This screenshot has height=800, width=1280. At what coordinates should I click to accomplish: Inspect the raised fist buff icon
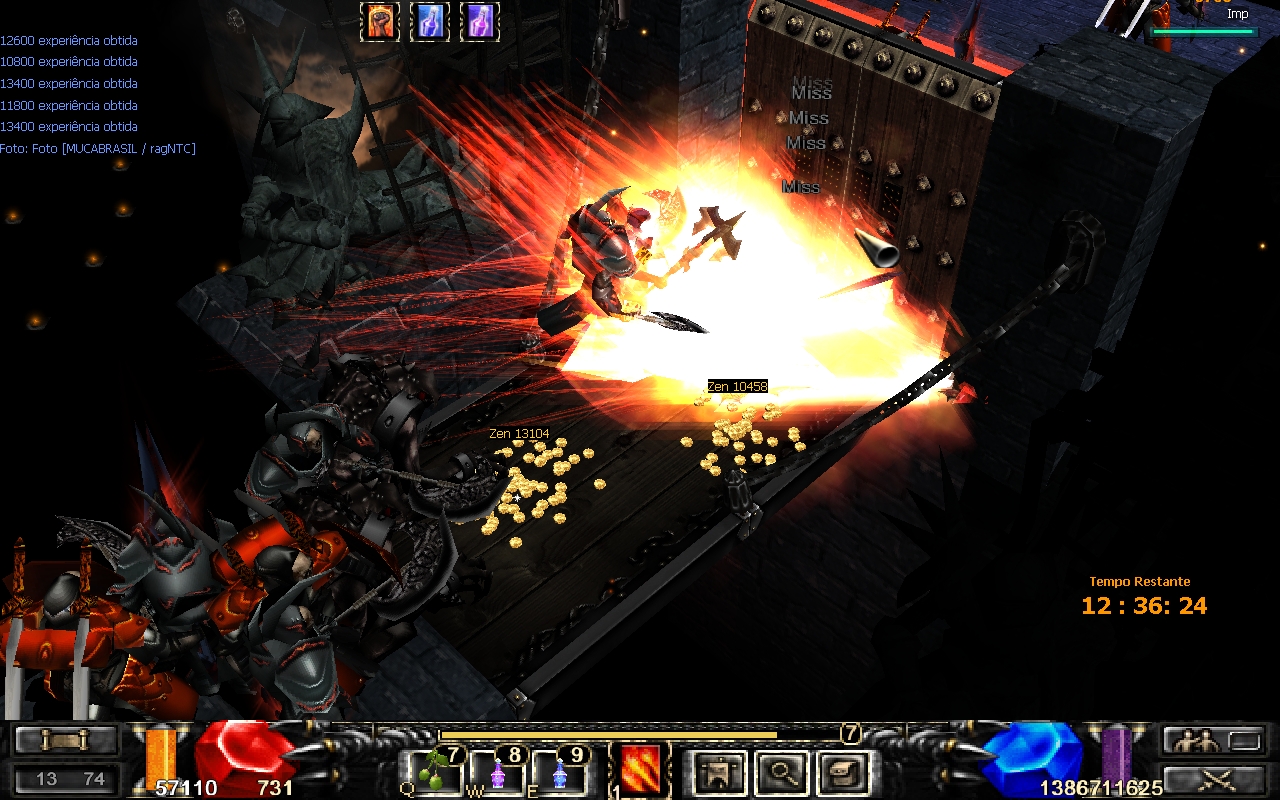380,22
